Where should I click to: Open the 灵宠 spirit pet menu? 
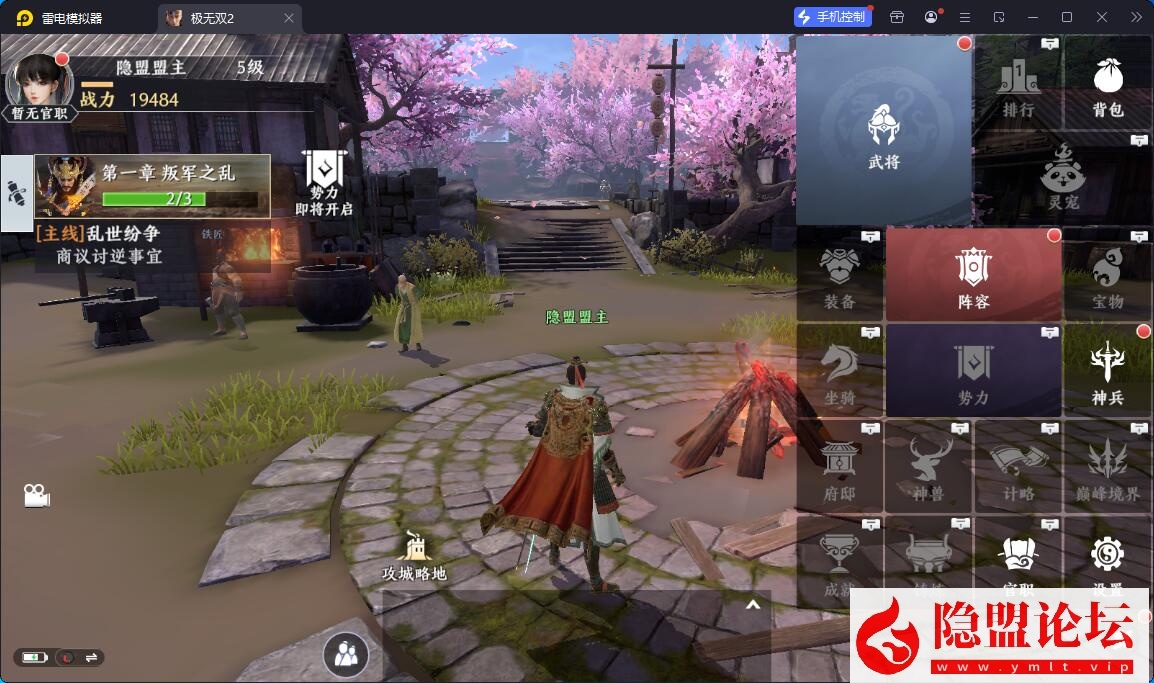coord(1063,178)
